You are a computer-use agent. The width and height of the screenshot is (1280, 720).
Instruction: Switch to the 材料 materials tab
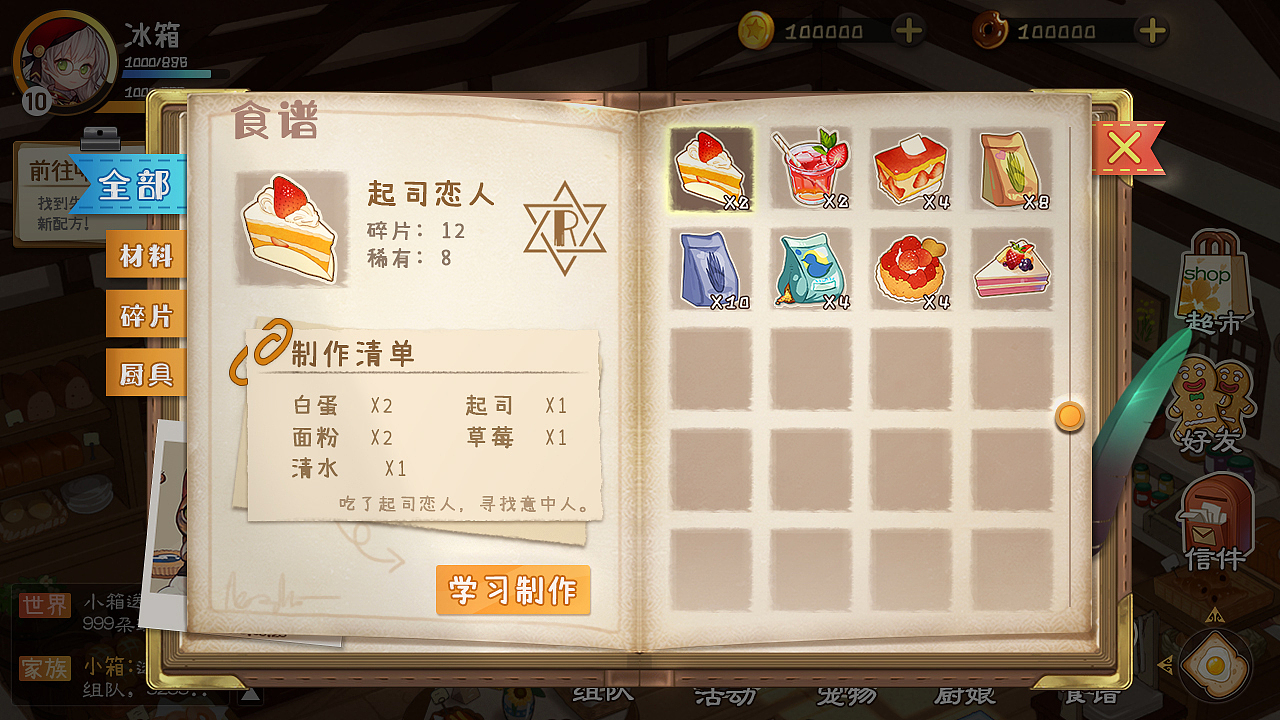click(x=146, y=254)
